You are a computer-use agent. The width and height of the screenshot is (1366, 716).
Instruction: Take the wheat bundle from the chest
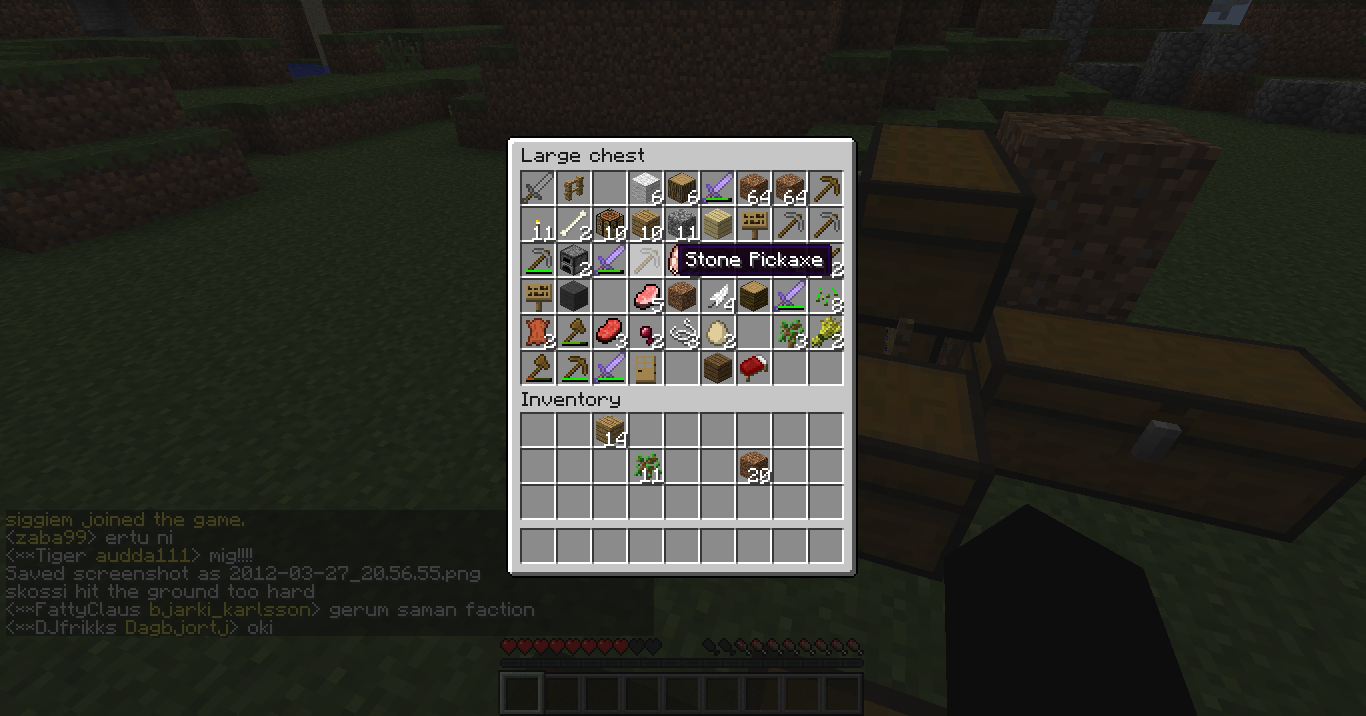[x=825, y=333]
